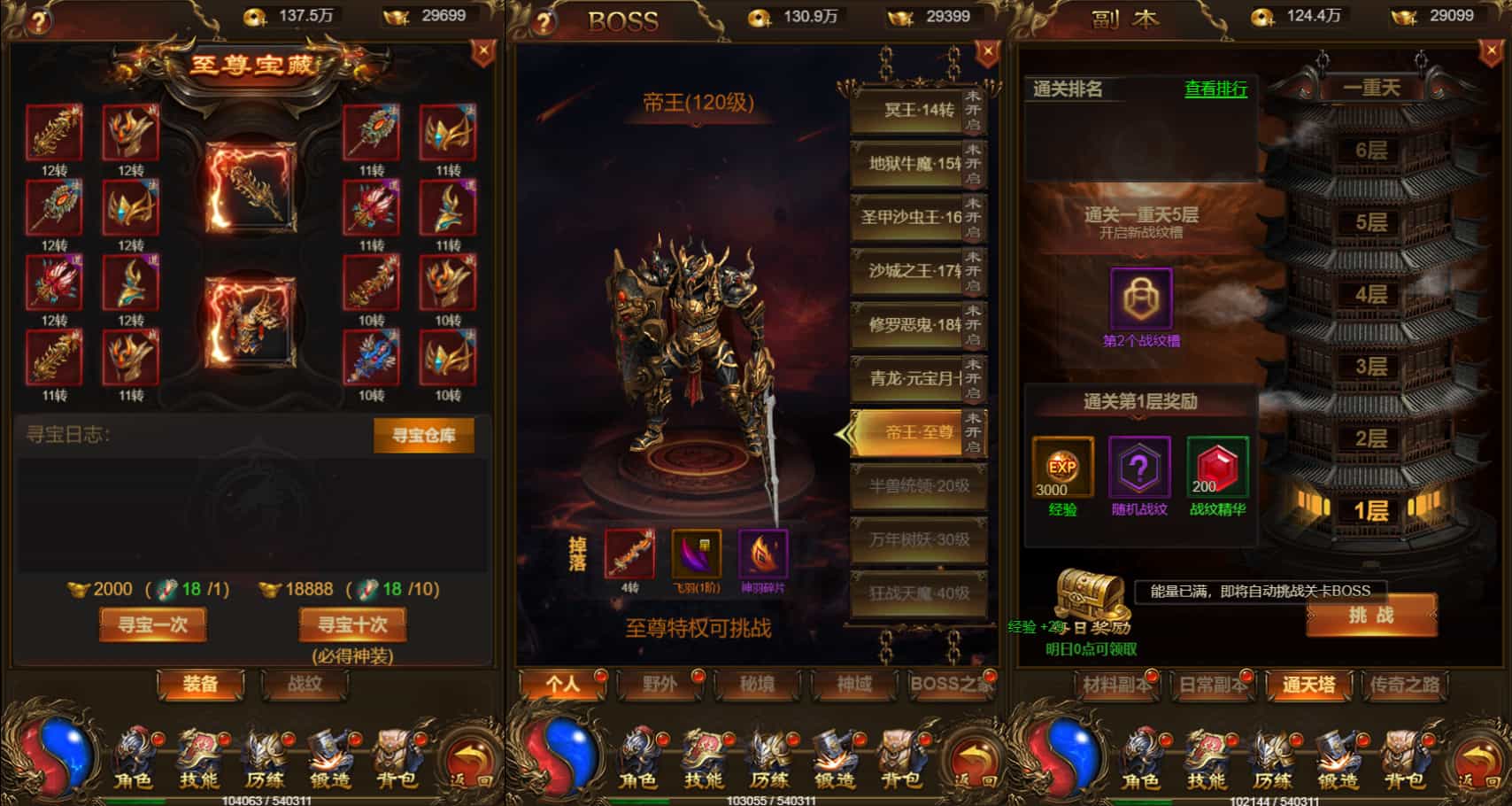Viewport: 1512px width, 806px height.
Task: Inspect the 神羽碎片 drop item
Action: pos(763,554)
